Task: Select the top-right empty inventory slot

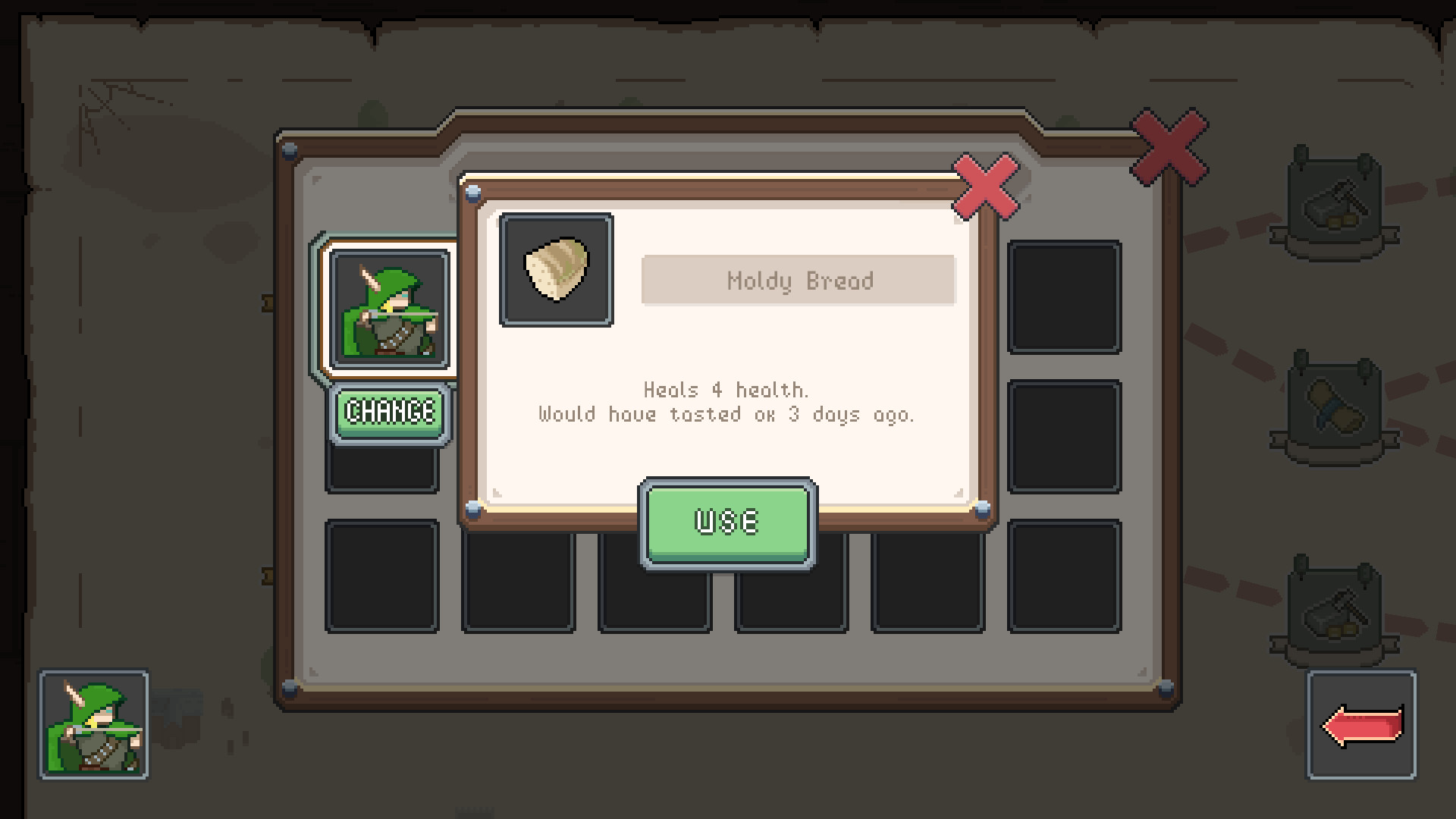Action: 1064,300
